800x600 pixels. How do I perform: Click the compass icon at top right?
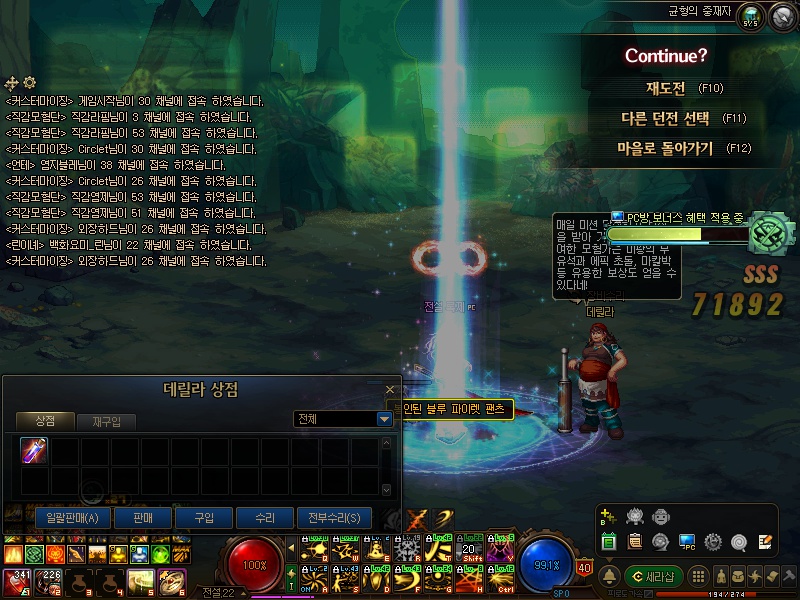(778, 16)
